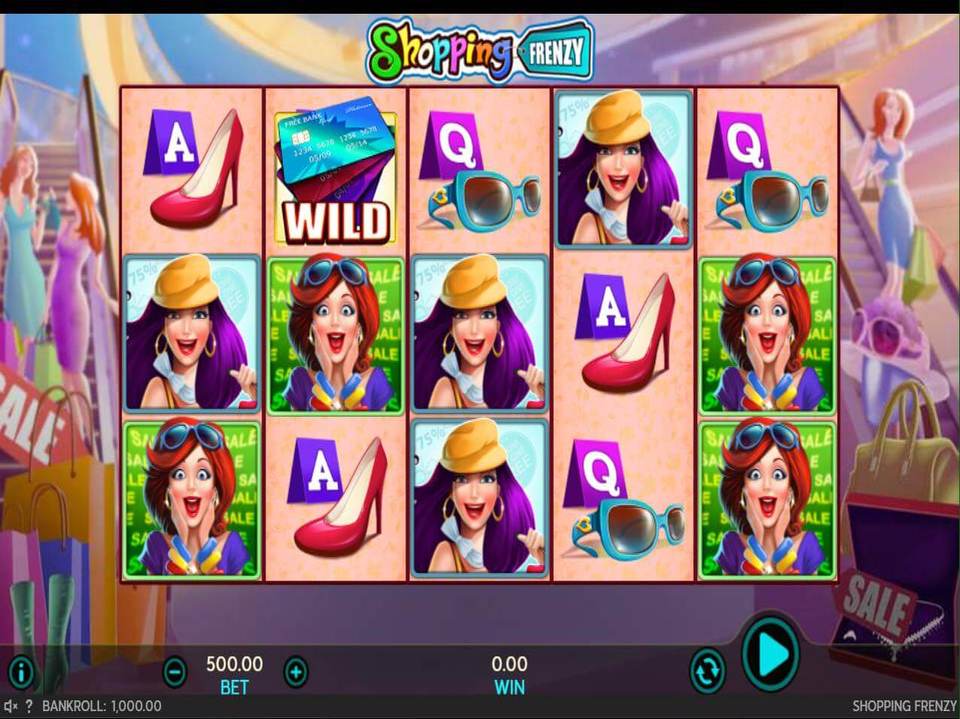Screen dimensions: 960x719
Task: Increase the bet with the plus button
Action: point(296,671)
